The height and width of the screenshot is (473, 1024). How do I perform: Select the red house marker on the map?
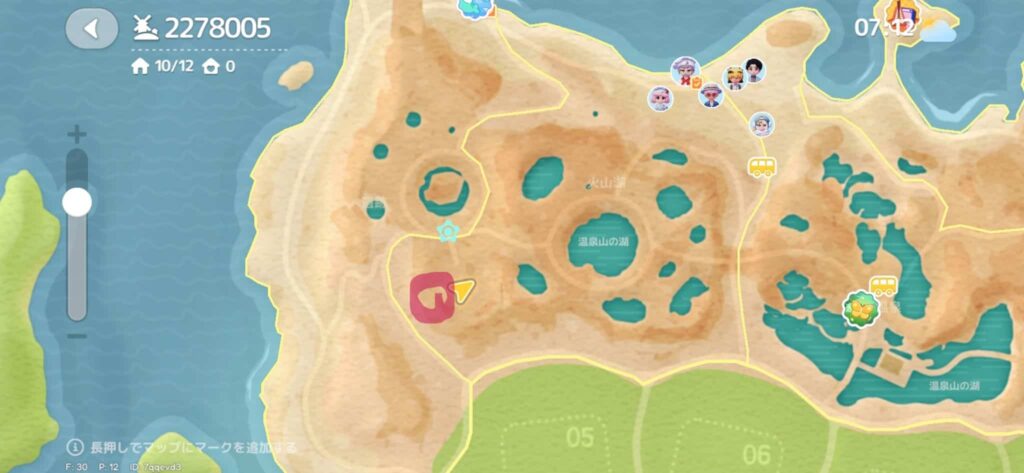(x=431, y=298)
